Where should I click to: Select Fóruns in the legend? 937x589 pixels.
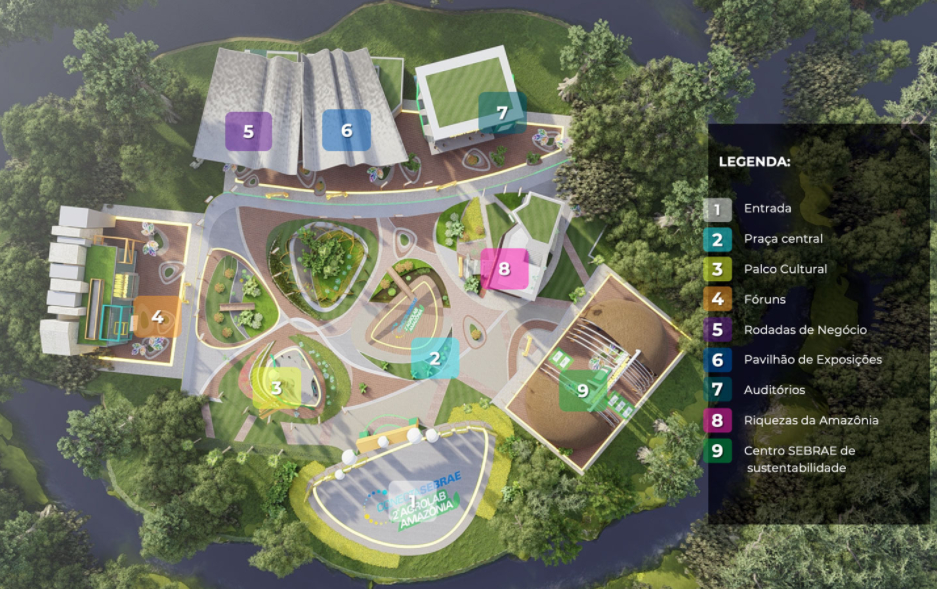765,299
